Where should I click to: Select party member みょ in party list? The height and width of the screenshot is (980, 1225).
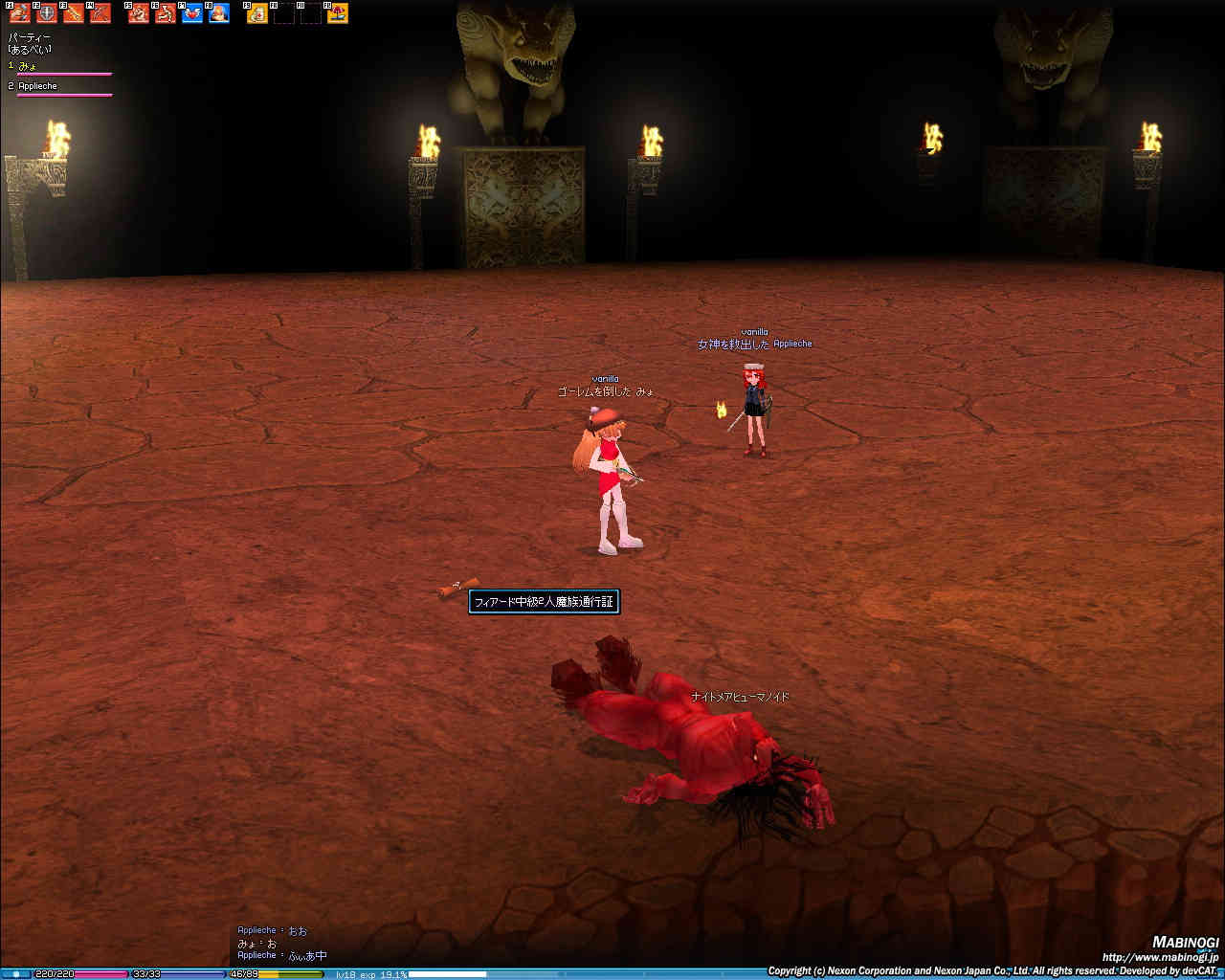click(29, 66)
